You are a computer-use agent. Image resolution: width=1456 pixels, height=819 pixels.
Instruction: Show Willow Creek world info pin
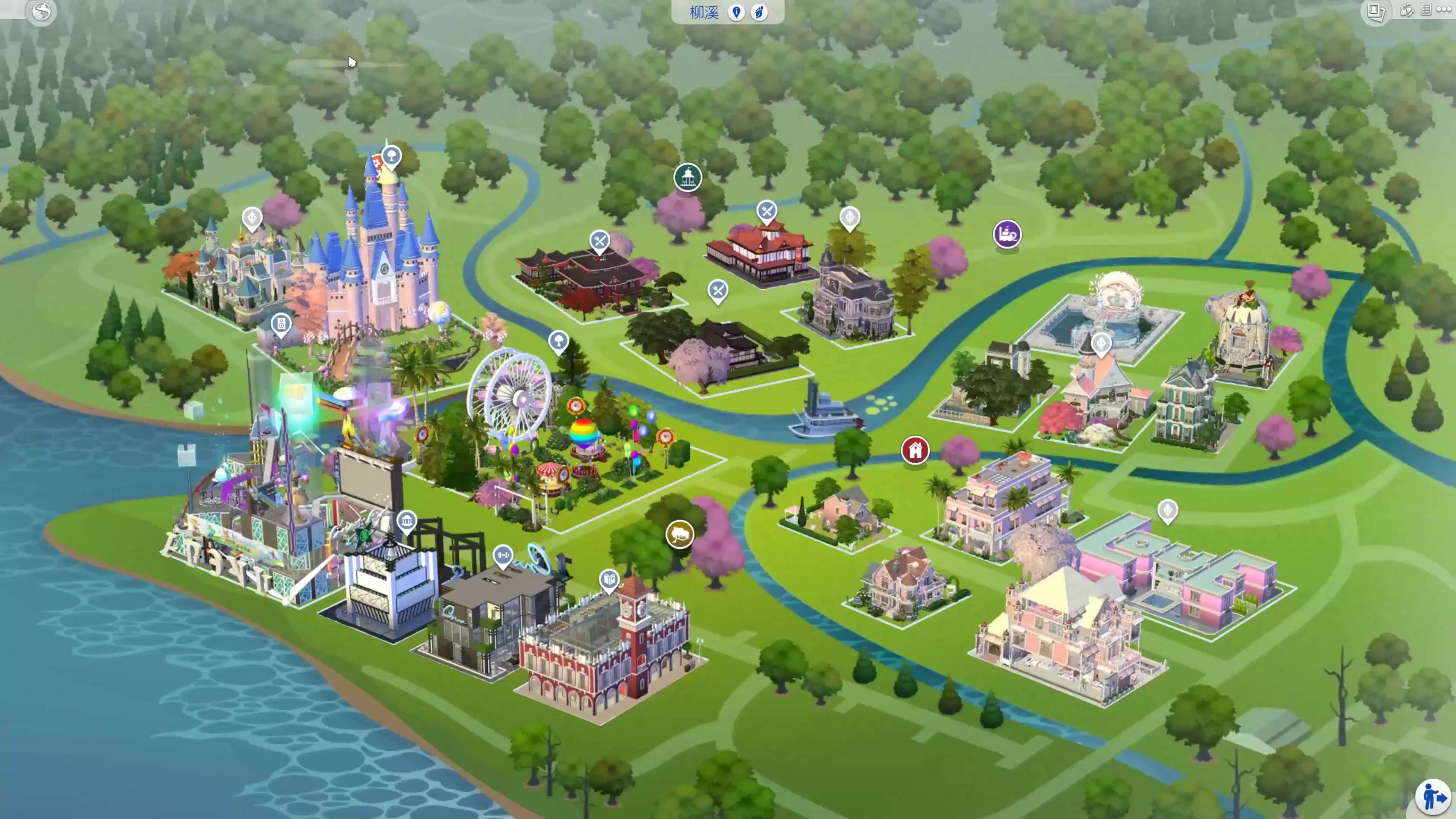[x=736, y=12]
